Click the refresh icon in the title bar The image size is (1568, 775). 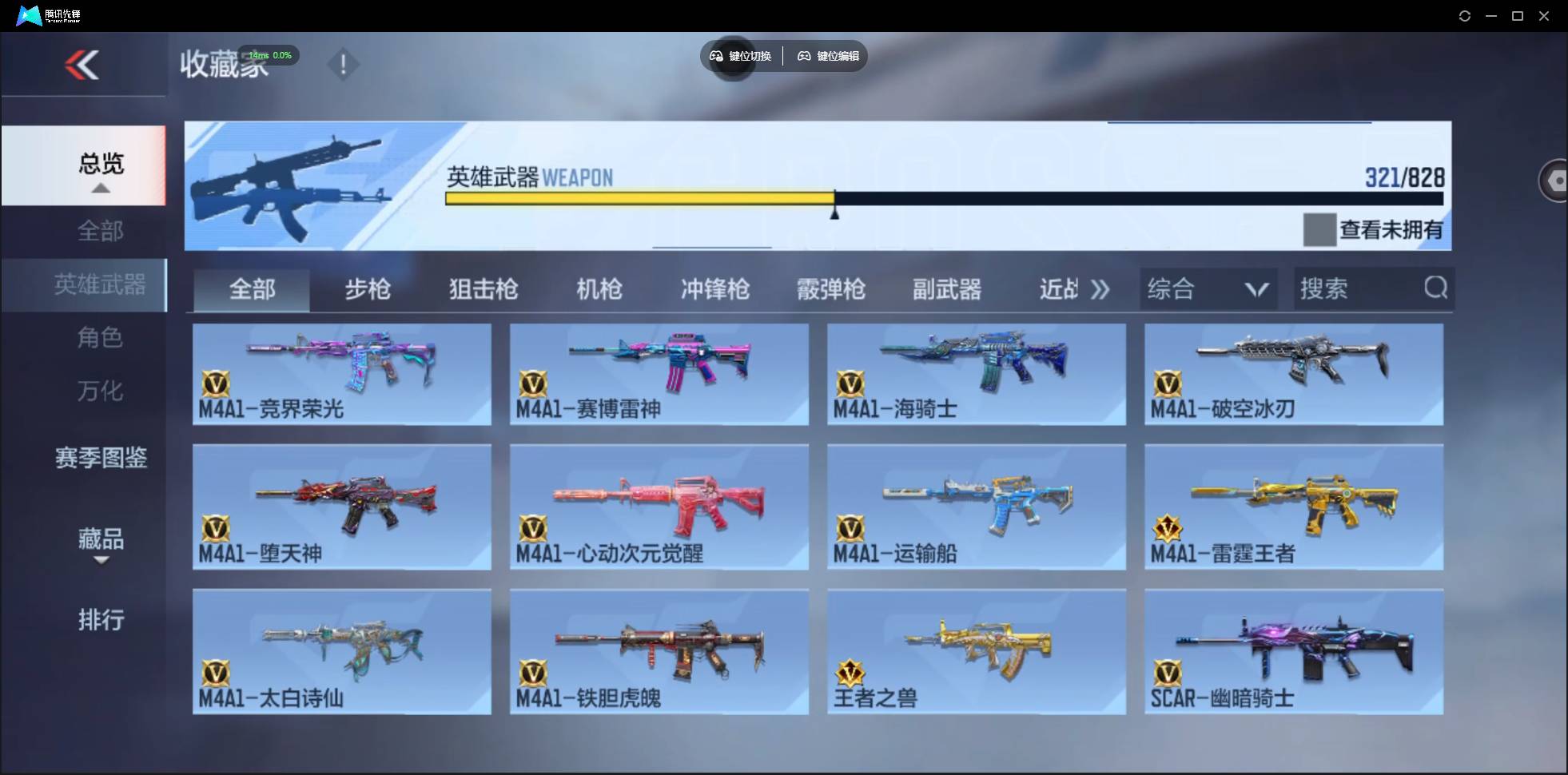pos(1466,15)
